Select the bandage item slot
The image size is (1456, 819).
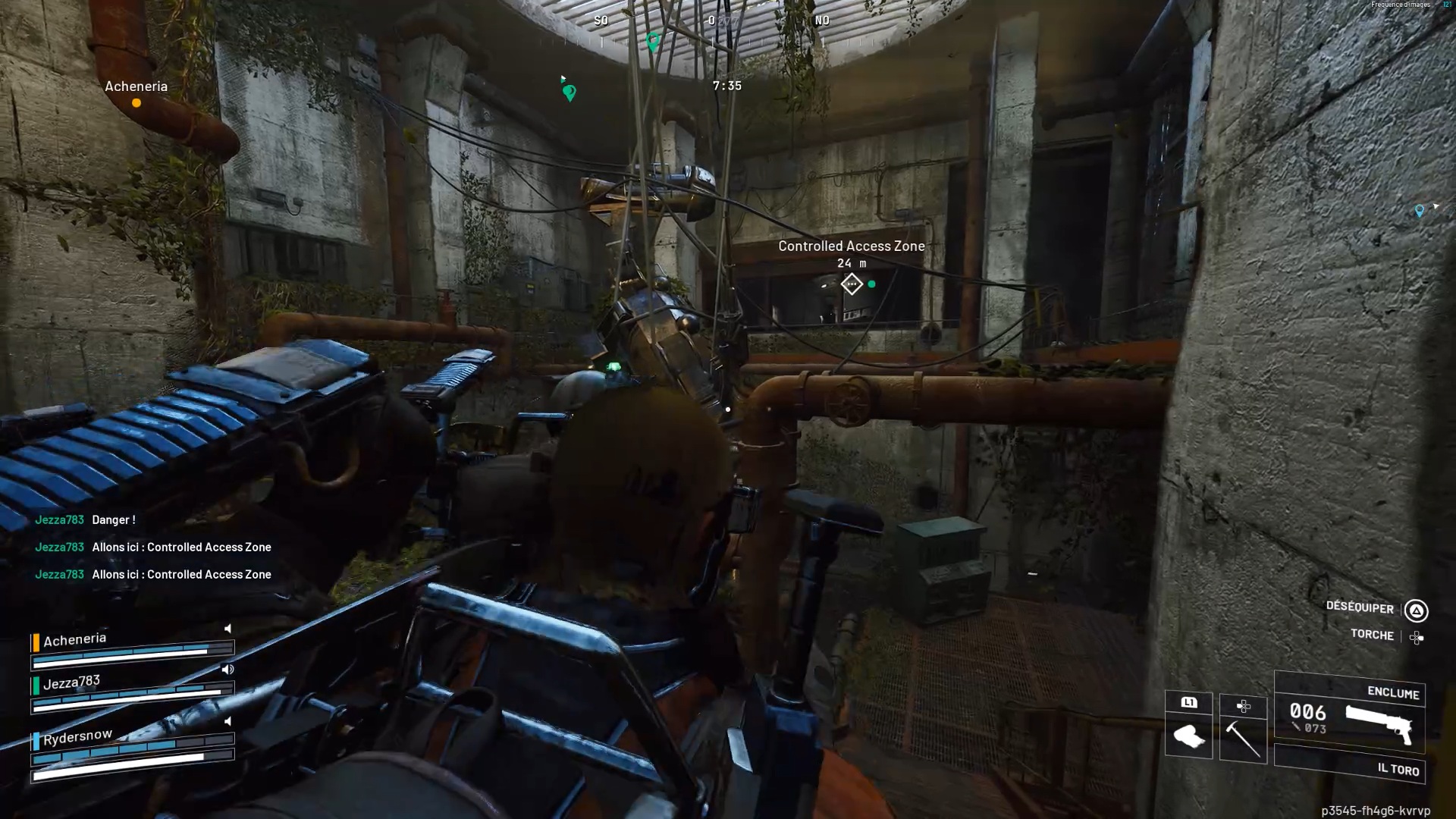[x=1188, y=736]
